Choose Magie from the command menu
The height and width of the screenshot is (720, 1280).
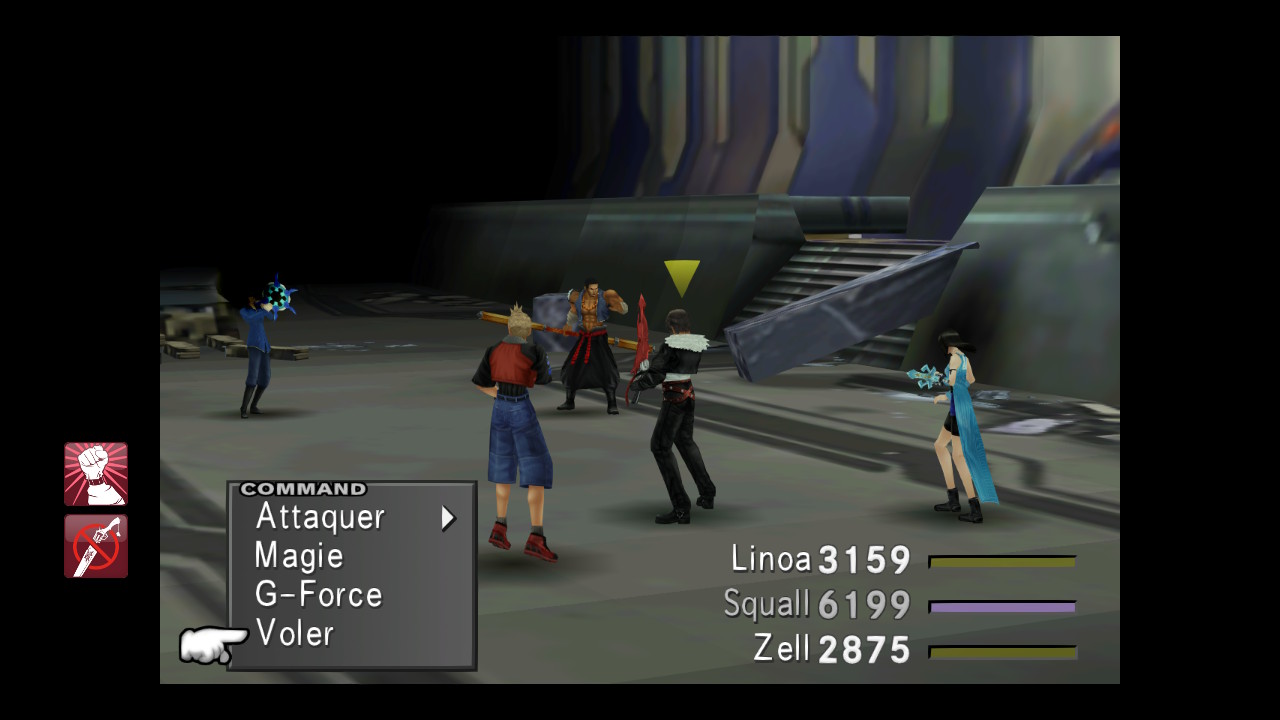pos(299,556)
